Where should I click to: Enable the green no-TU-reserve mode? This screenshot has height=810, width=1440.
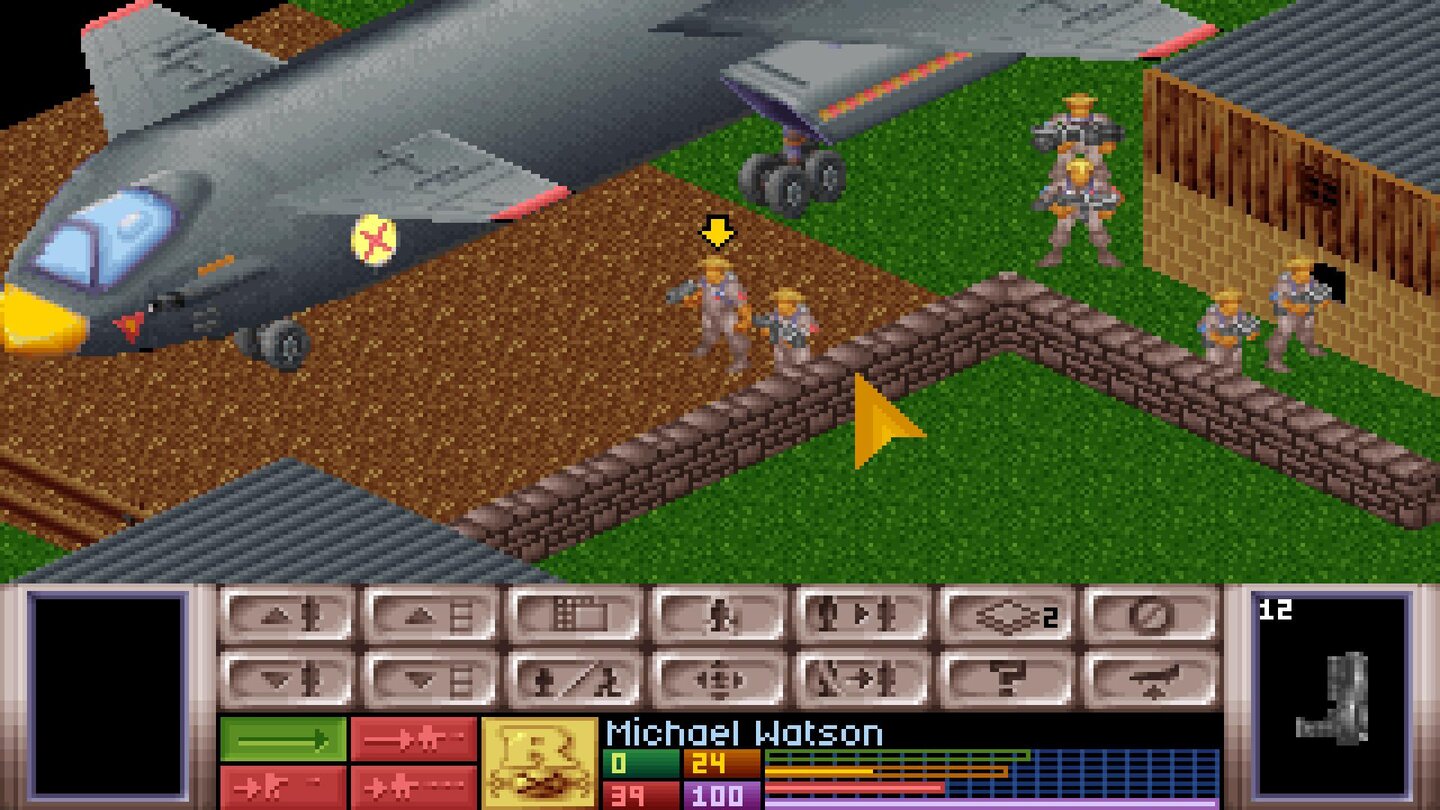click(285, 740)
